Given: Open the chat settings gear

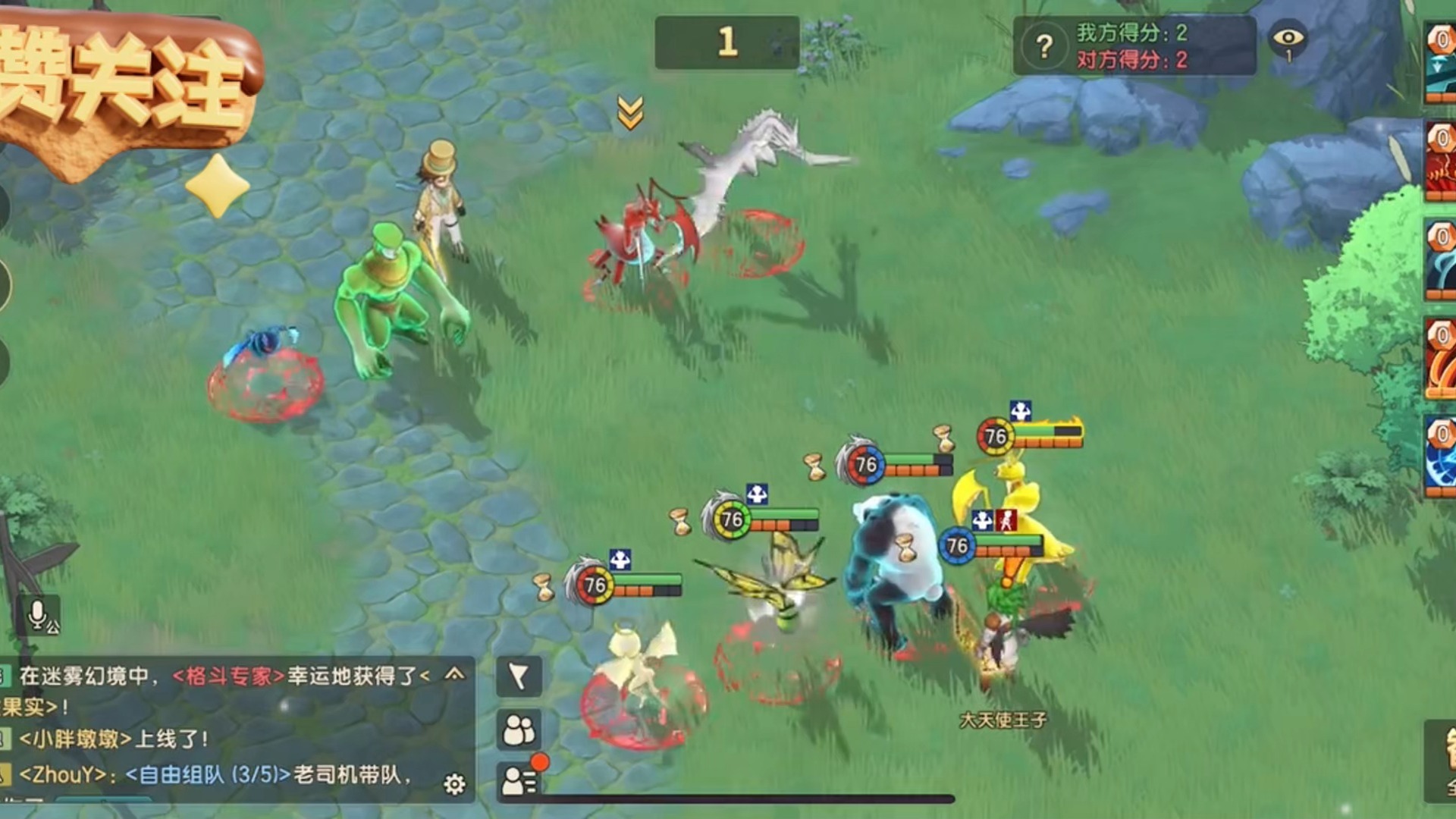Looking at the screenshot, I should coord(453,783).
